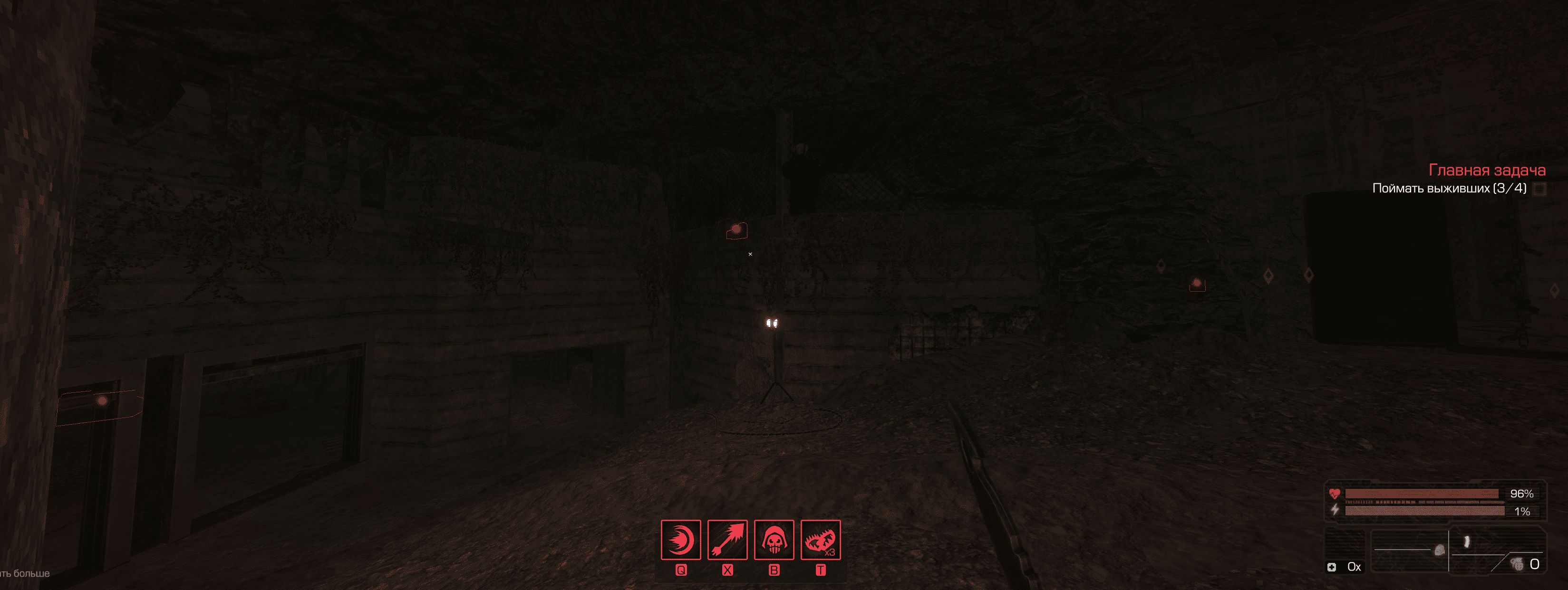Toggle the objective checkbox for catching survivors
This screenshot has width=1568, height=590.
pyautogui.click(x=1539, y=189)
